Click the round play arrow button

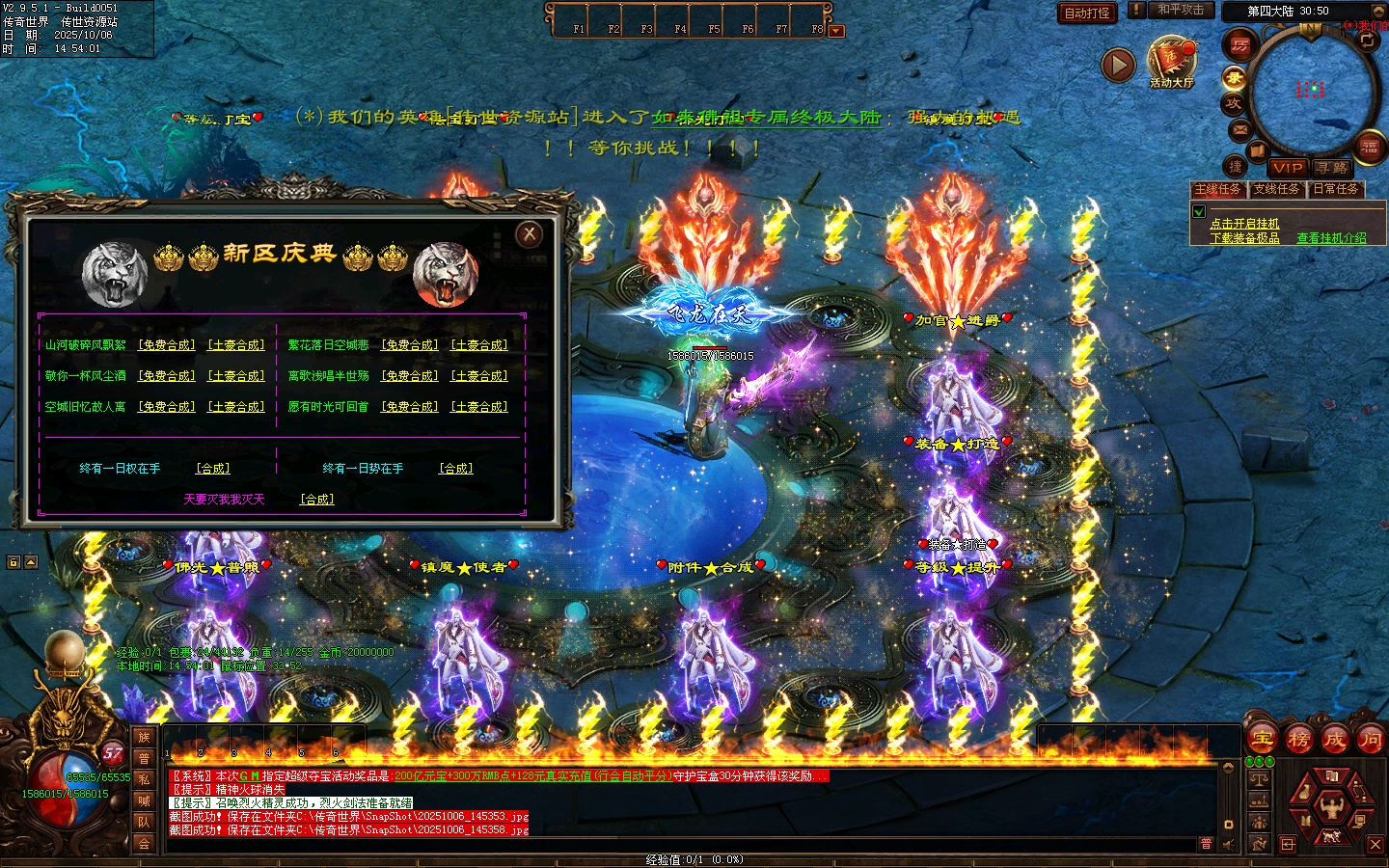click(1118, 65)
